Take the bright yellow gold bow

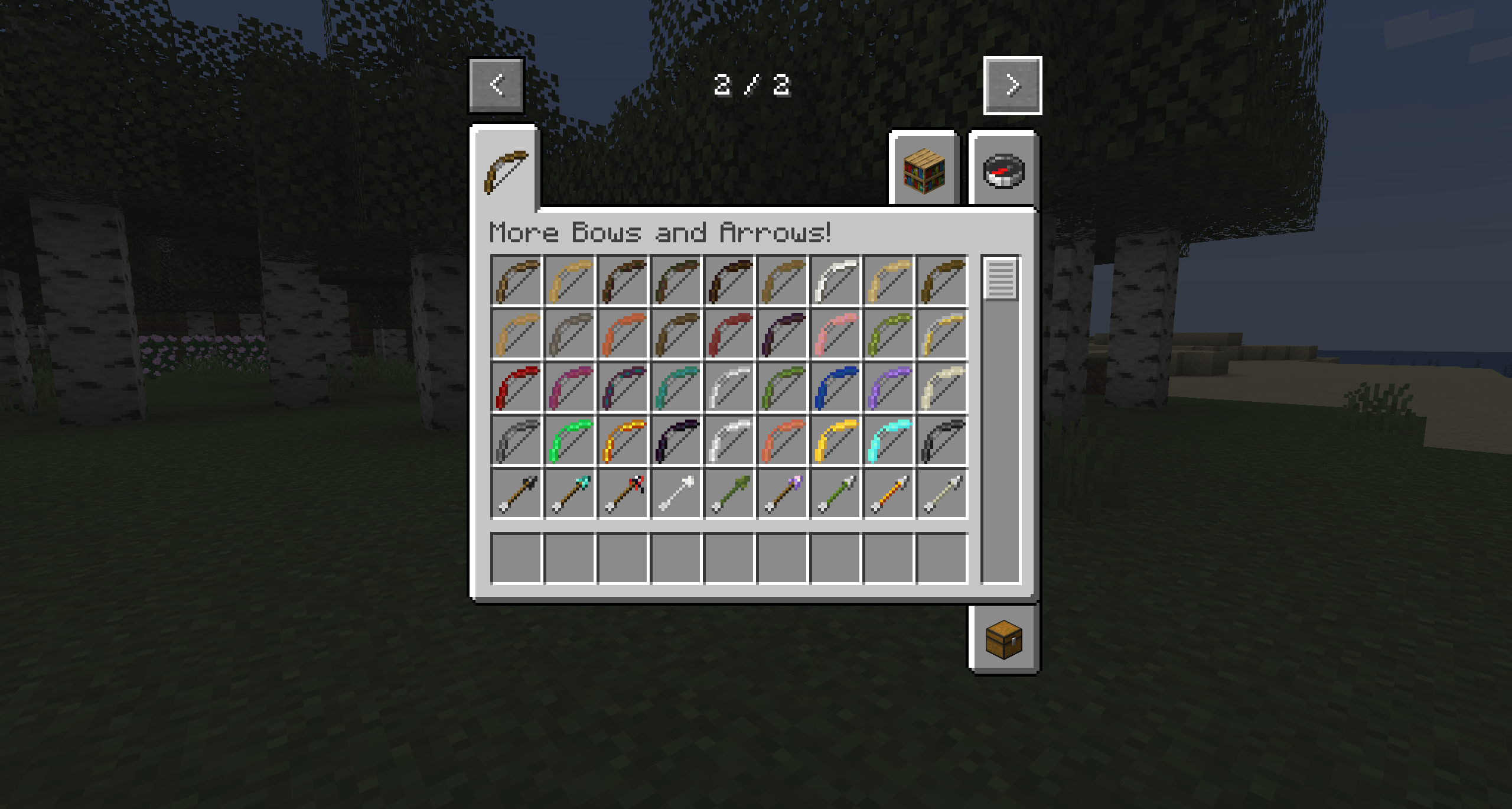coord(835,440)
